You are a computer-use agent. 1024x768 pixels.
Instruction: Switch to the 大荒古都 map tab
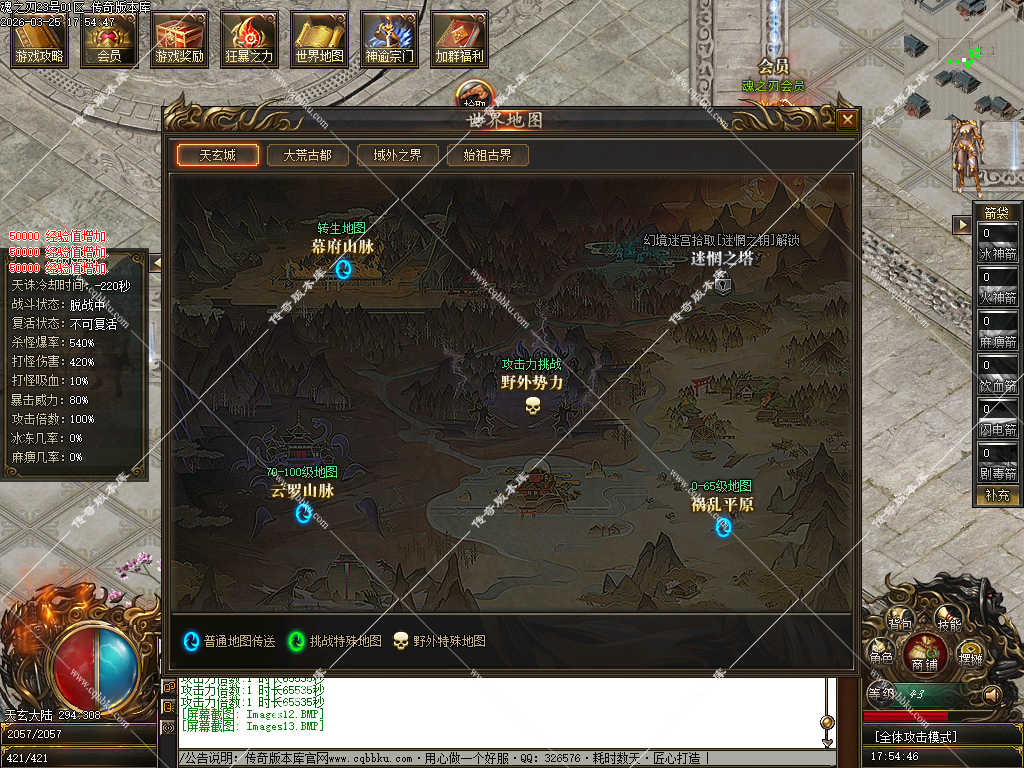[307, 155]
